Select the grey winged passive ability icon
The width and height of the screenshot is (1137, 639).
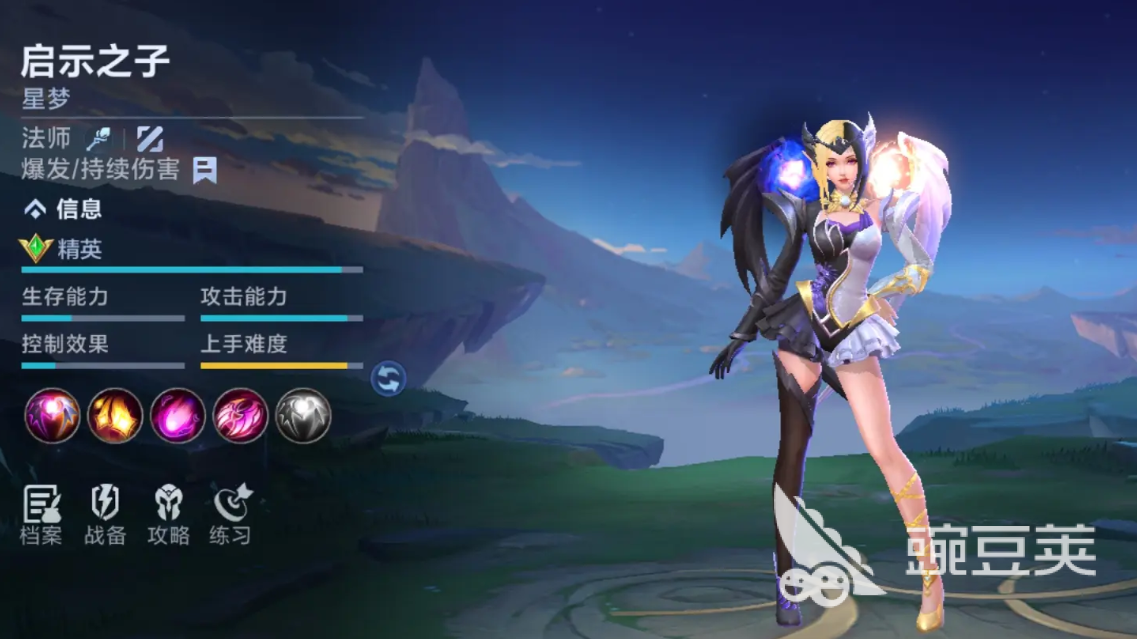[x=303, y=416]
